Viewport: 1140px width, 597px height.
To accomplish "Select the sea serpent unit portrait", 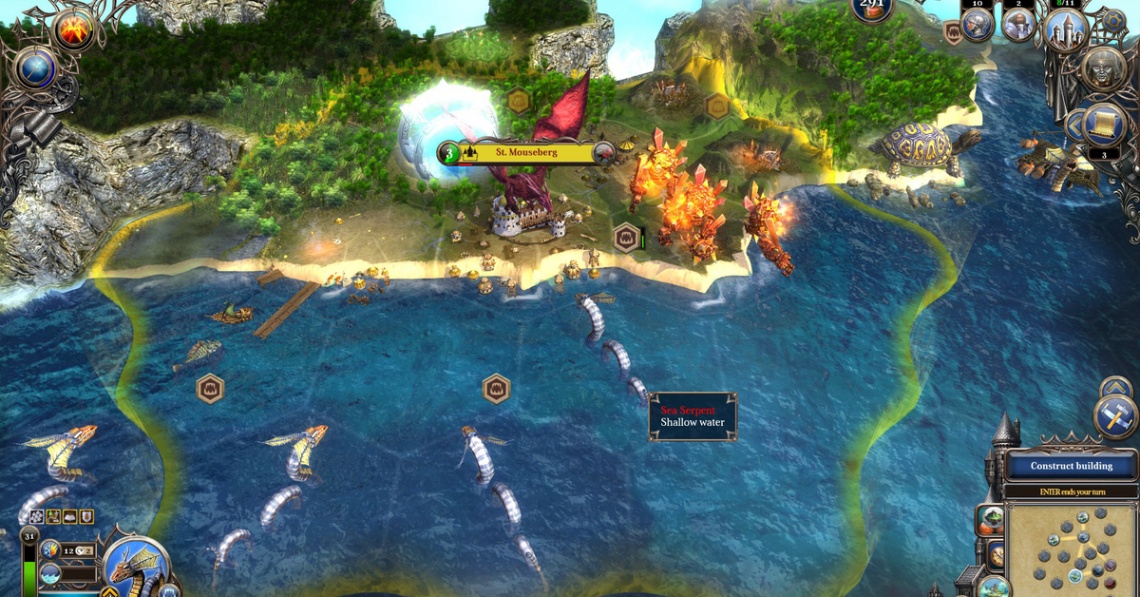I will 135,567.
